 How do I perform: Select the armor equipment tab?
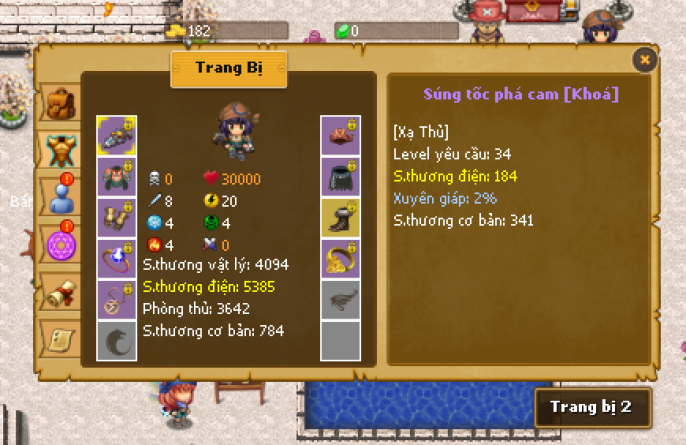point(60,149)
